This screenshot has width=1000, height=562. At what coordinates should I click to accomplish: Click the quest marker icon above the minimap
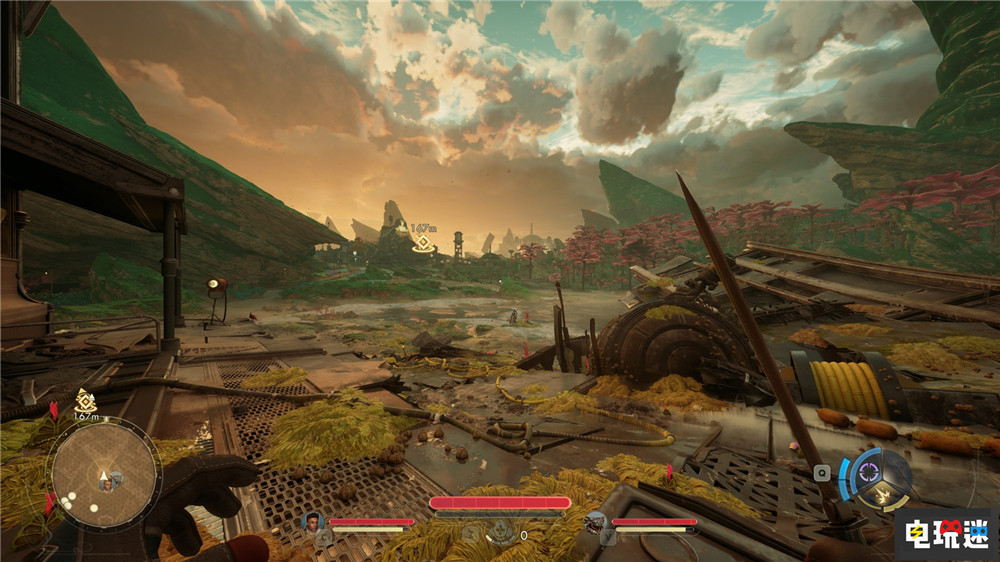(x=84, y=399)
